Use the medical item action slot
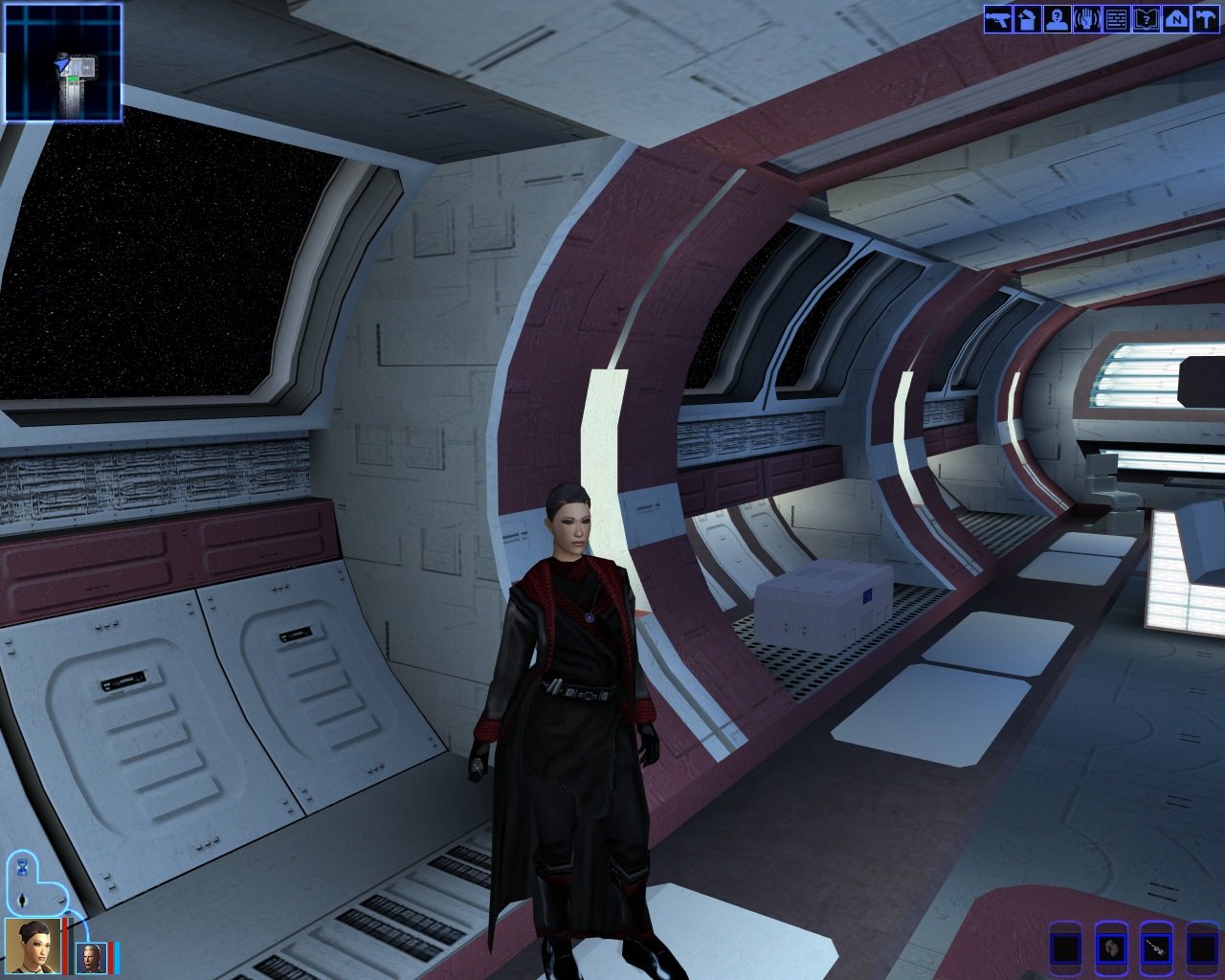 1111,948
